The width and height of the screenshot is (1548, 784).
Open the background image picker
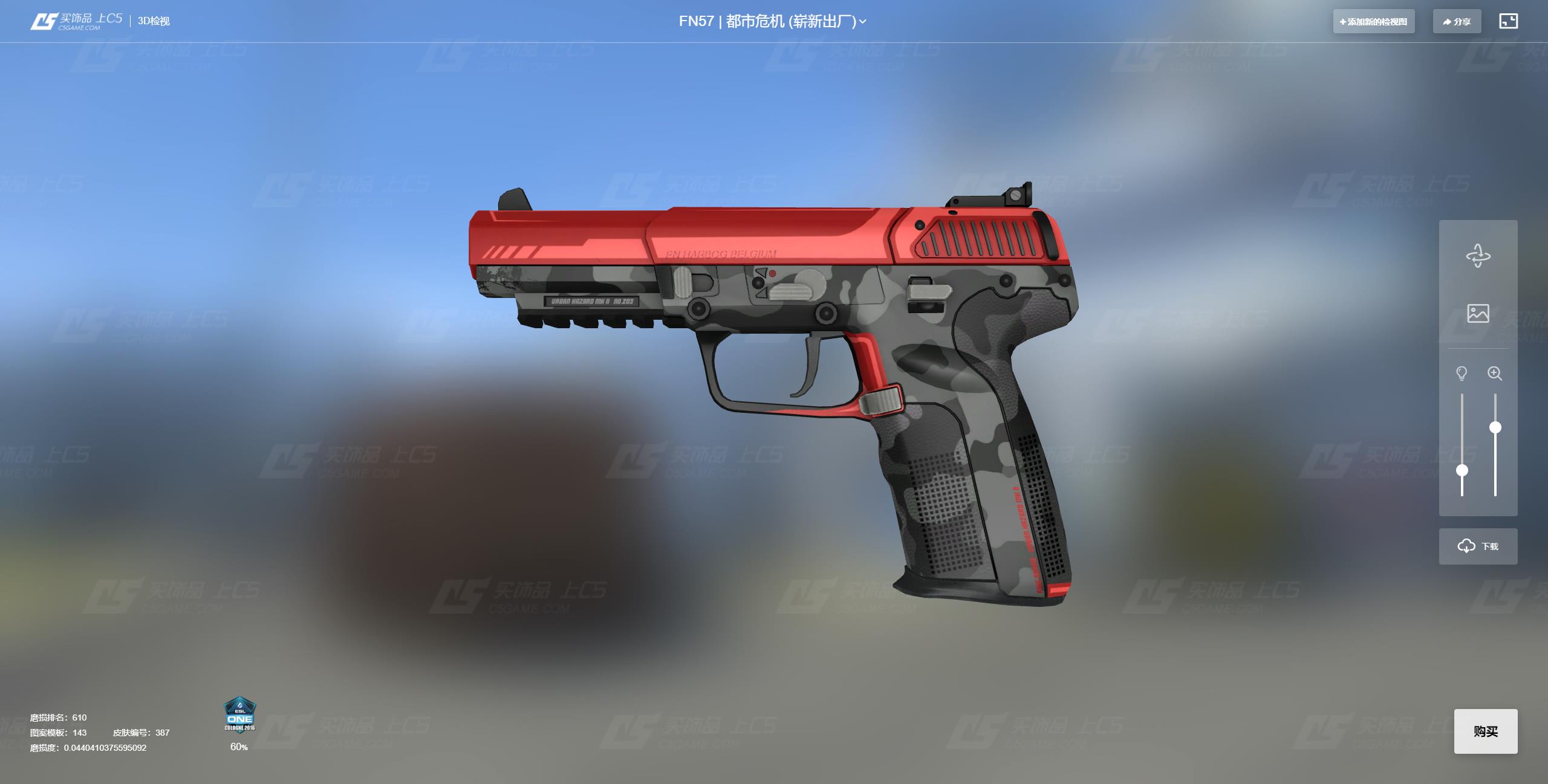click(x=1478, y=313)
